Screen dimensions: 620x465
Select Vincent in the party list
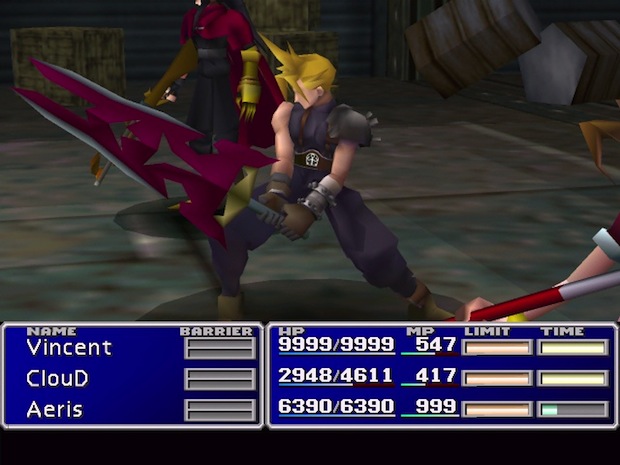coord(69,348)
